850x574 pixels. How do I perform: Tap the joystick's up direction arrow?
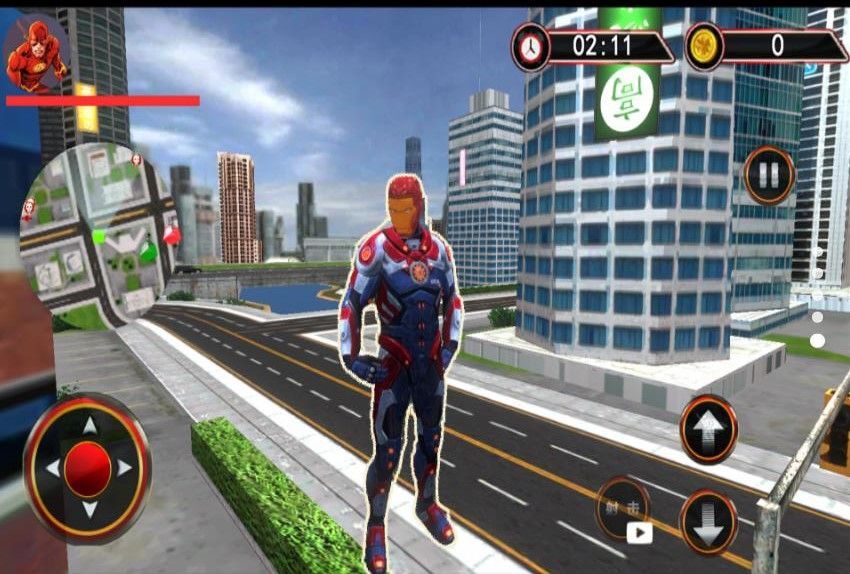[x=89, y=425]
